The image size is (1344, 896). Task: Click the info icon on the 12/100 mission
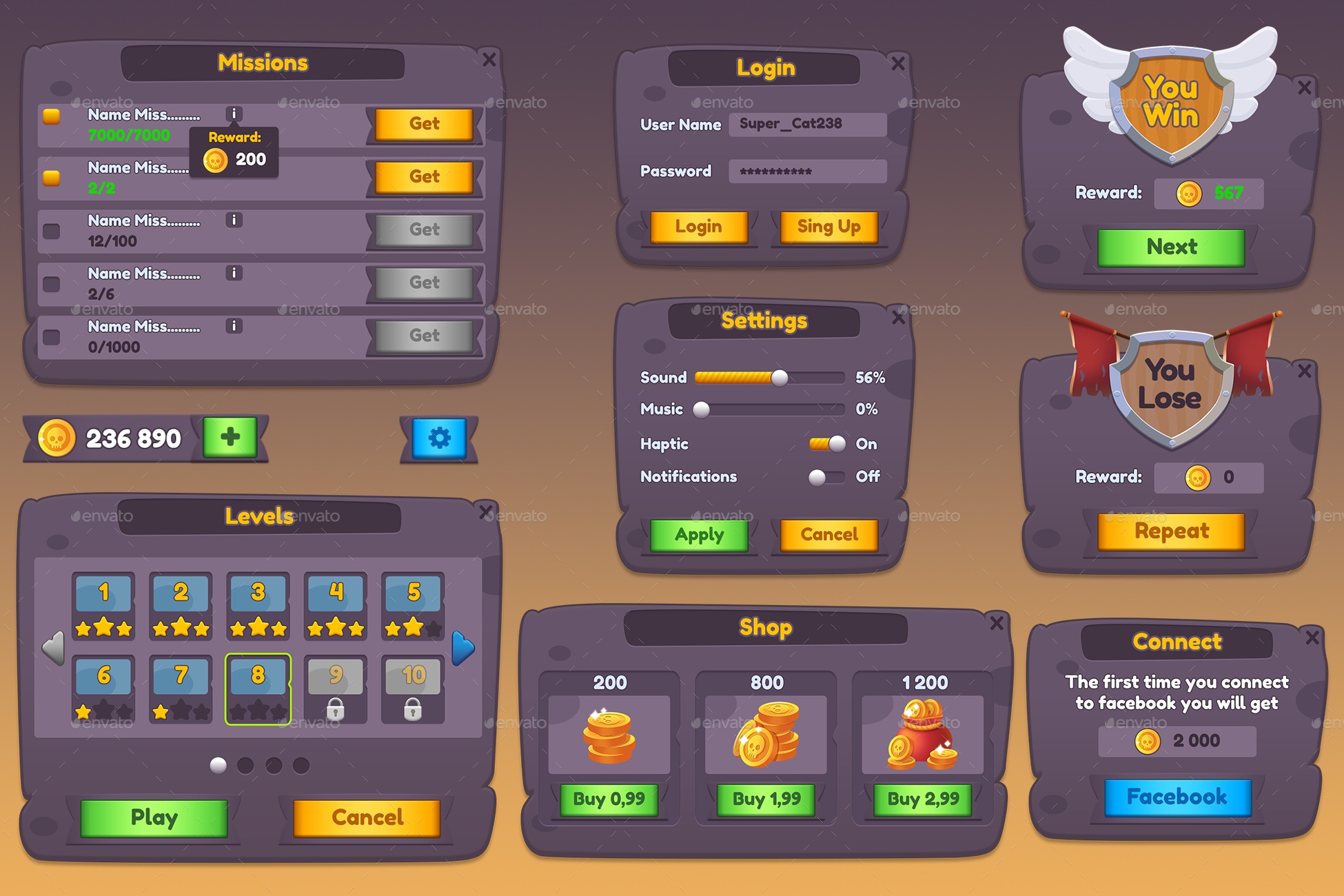click(234, 219)
